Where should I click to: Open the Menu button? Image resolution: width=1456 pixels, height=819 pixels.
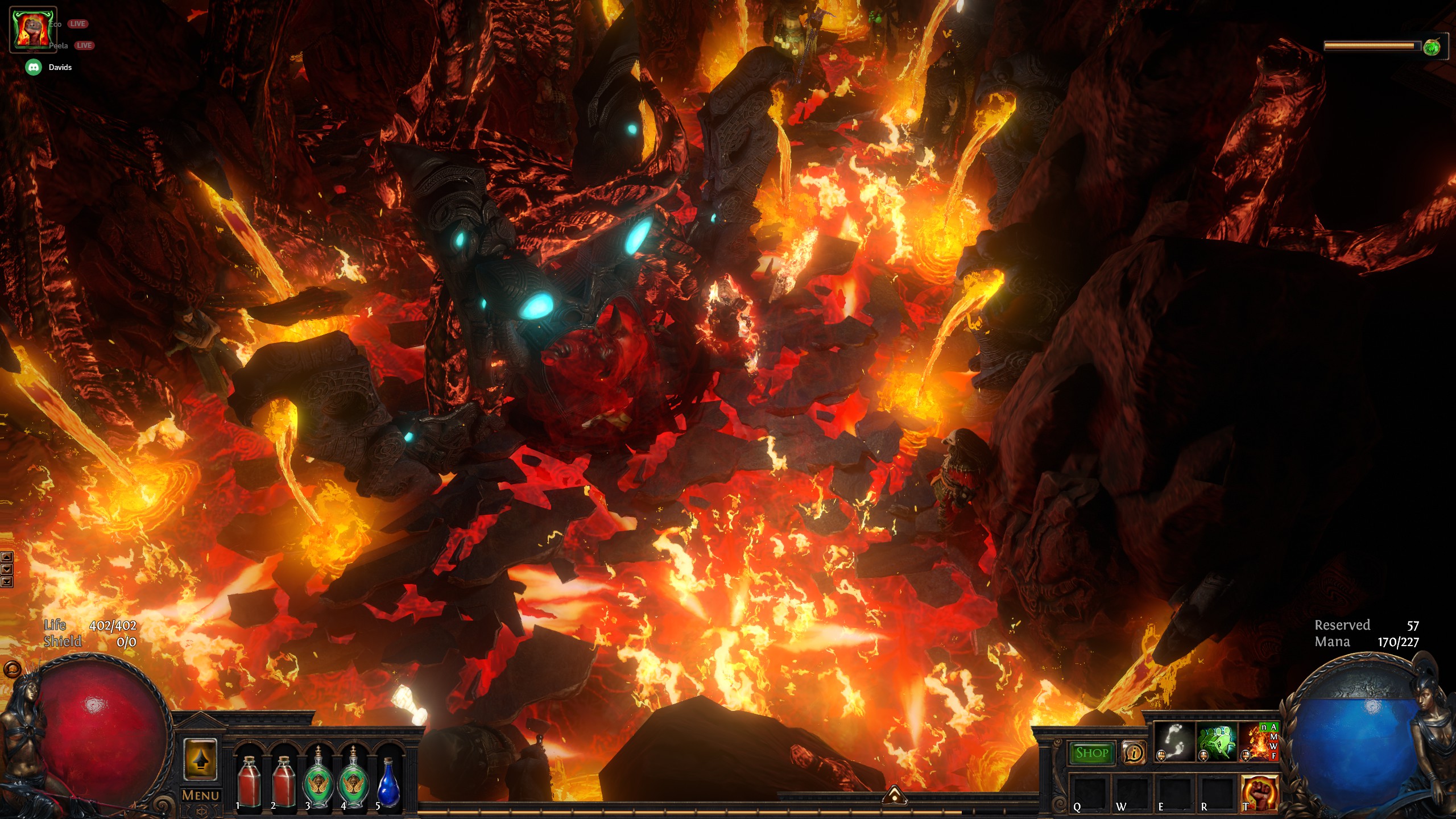200,795
